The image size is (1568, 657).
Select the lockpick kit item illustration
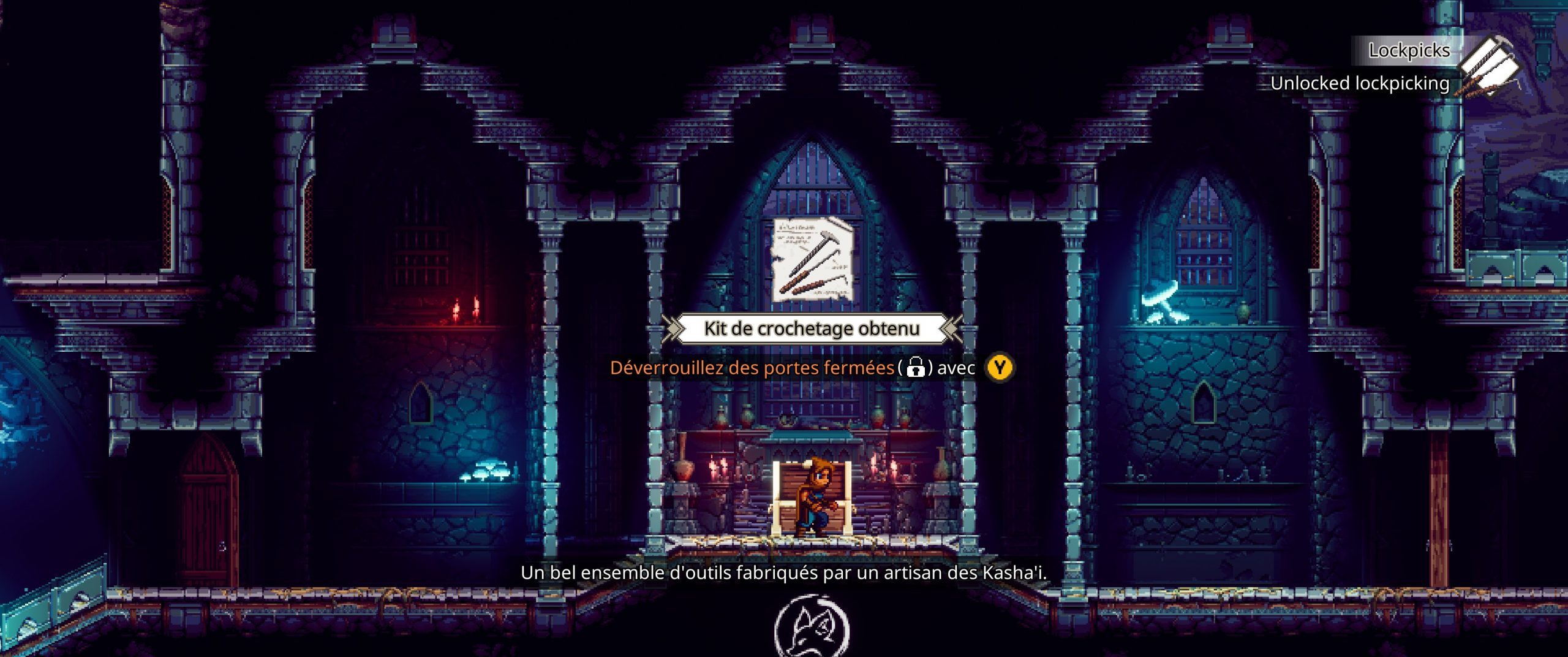point(813,259)
